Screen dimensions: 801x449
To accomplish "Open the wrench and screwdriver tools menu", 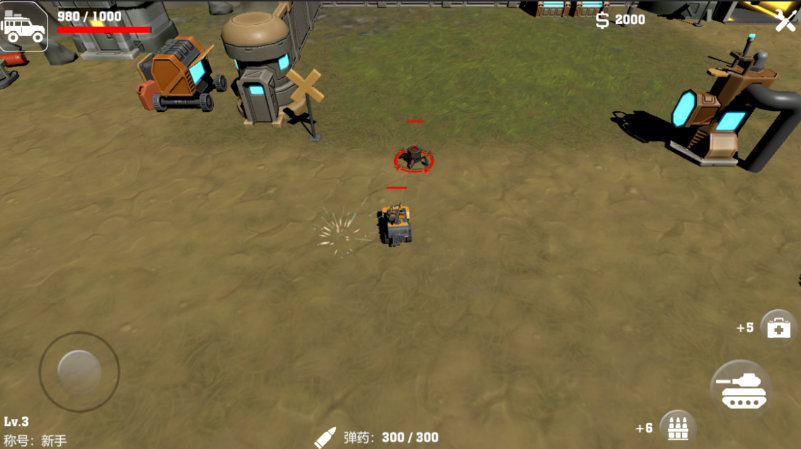I will pos(786,20).
